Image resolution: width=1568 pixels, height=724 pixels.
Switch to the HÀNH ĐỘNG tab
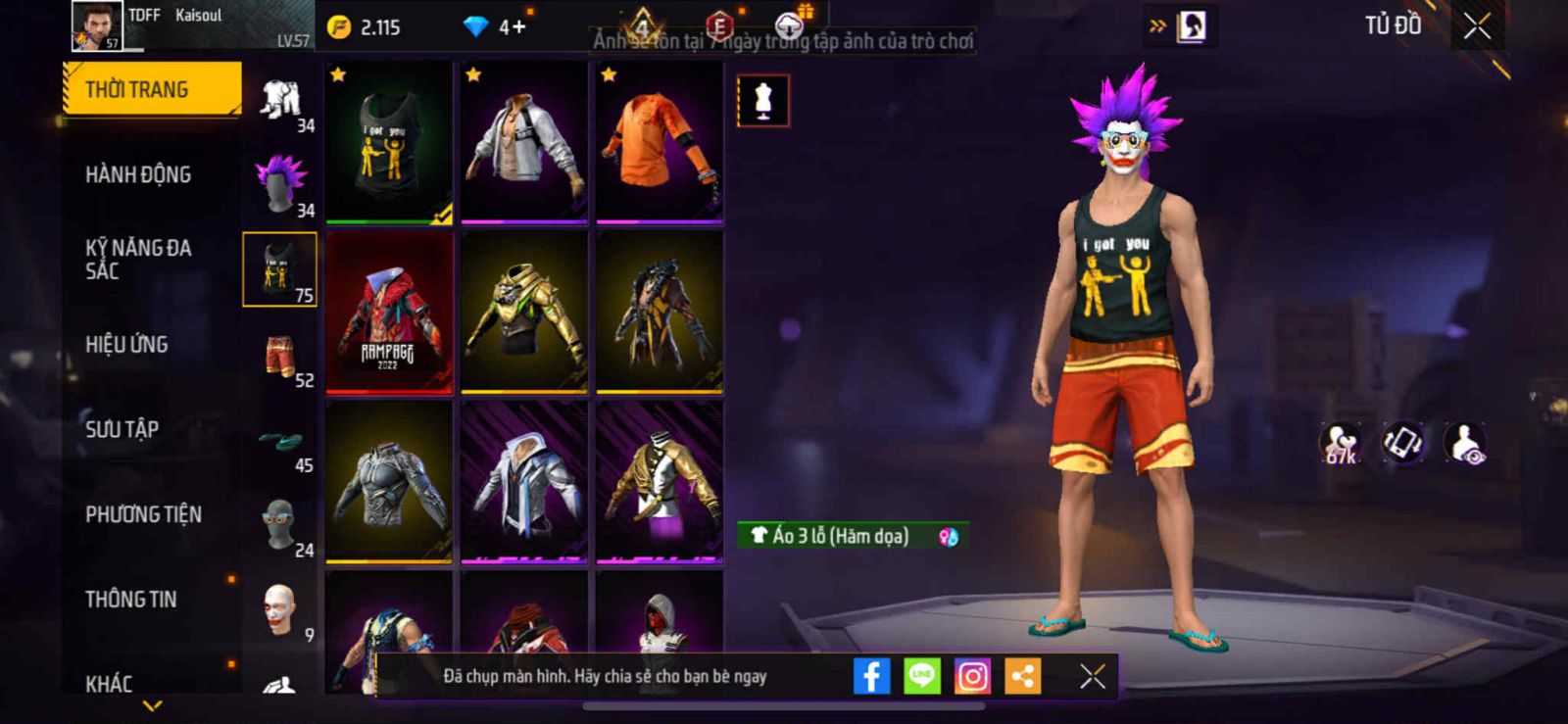coord(138,174)
